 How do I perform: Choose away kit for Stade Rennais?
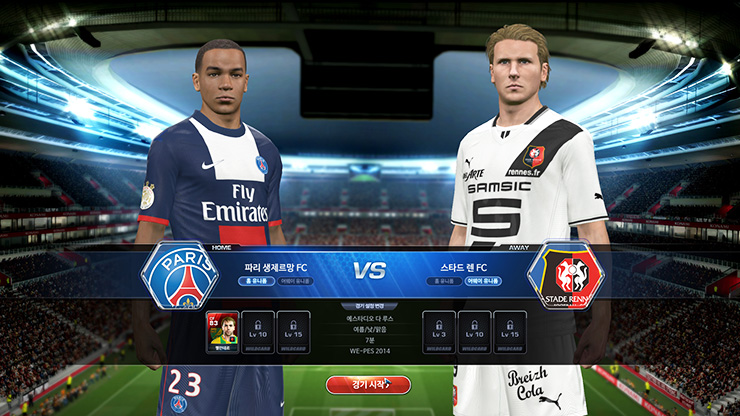coord(482,281)
